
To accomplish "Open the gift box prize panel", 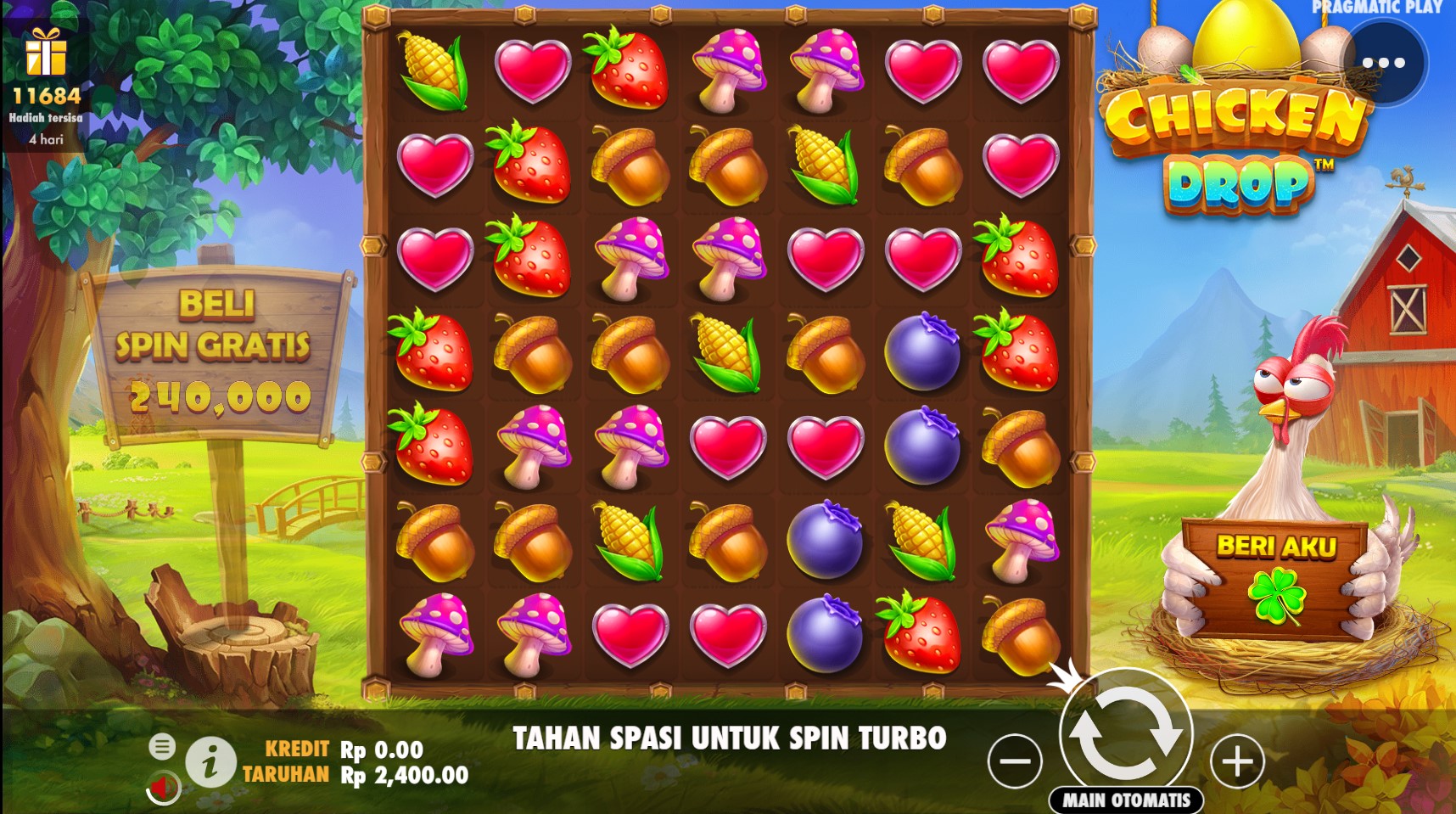I will pos(46,53).
